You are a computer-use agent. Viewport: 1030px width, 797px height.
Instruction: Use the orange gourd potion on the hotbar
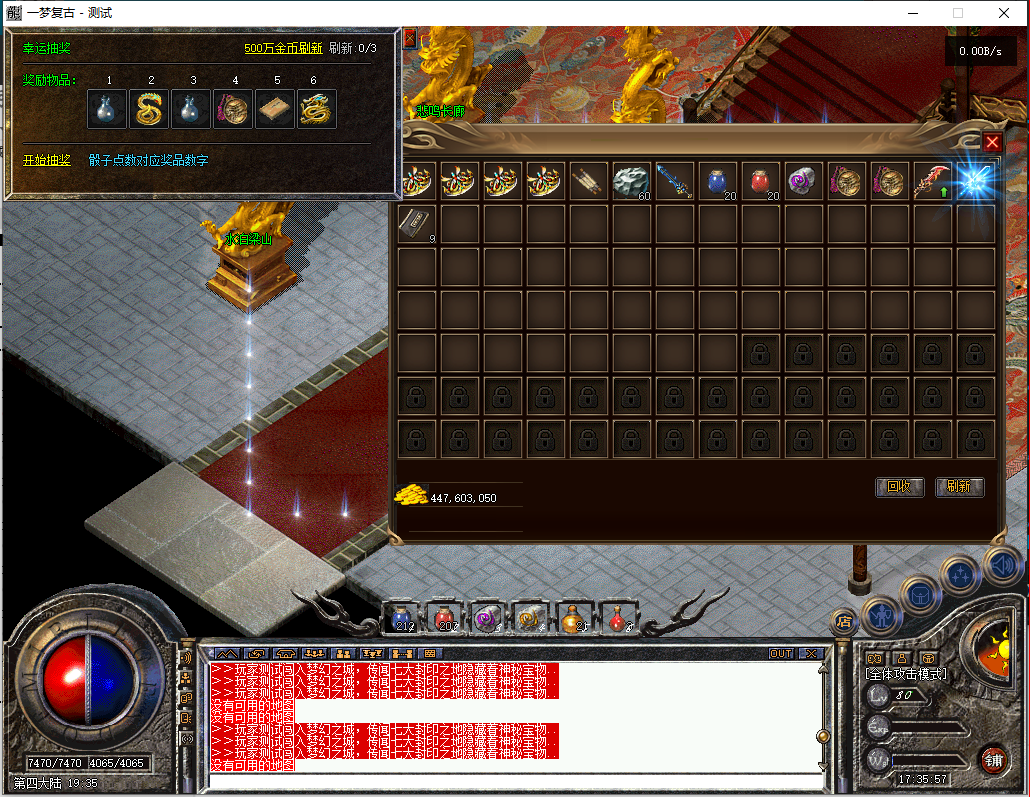click(x=573, y=619)
